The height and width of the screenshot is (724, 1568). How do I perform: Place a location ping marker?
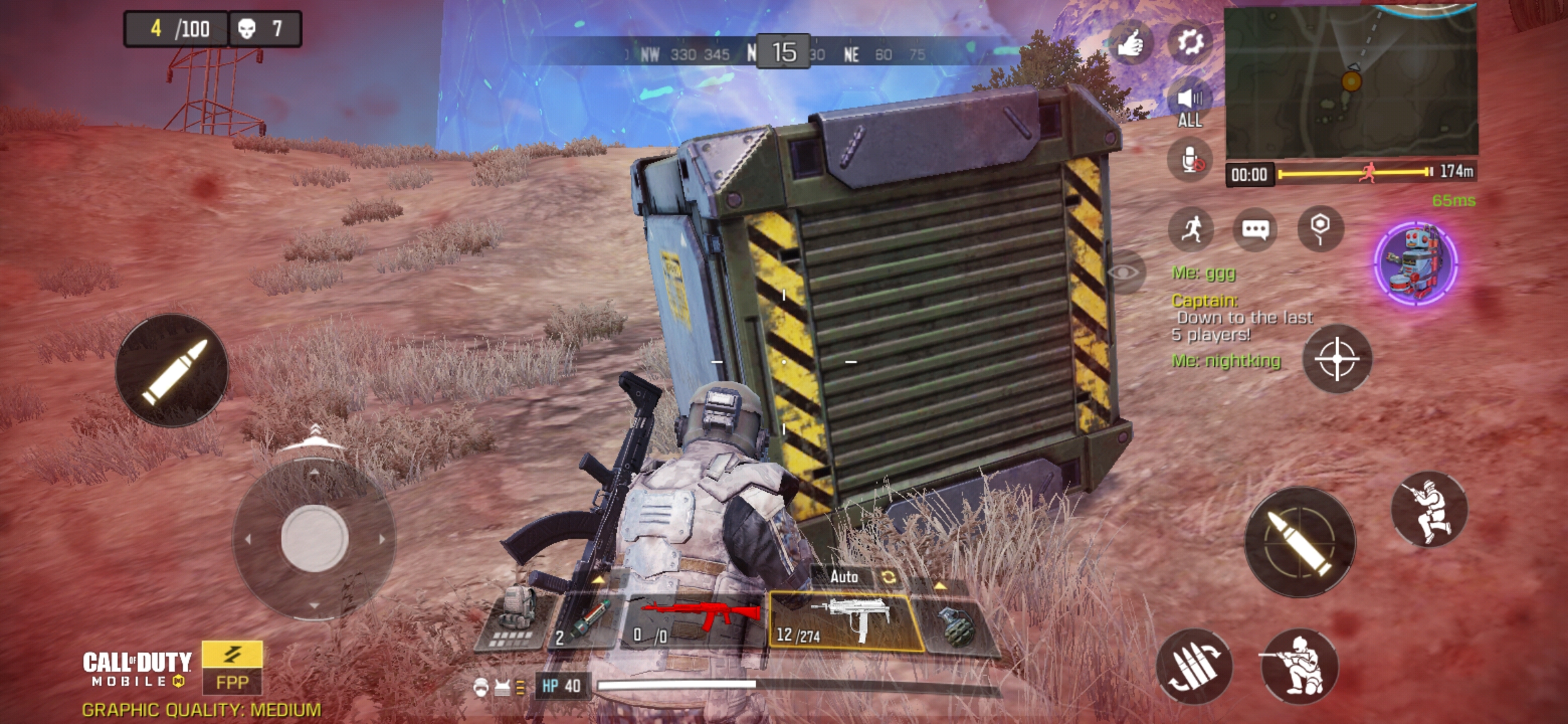click(1319, 228)
